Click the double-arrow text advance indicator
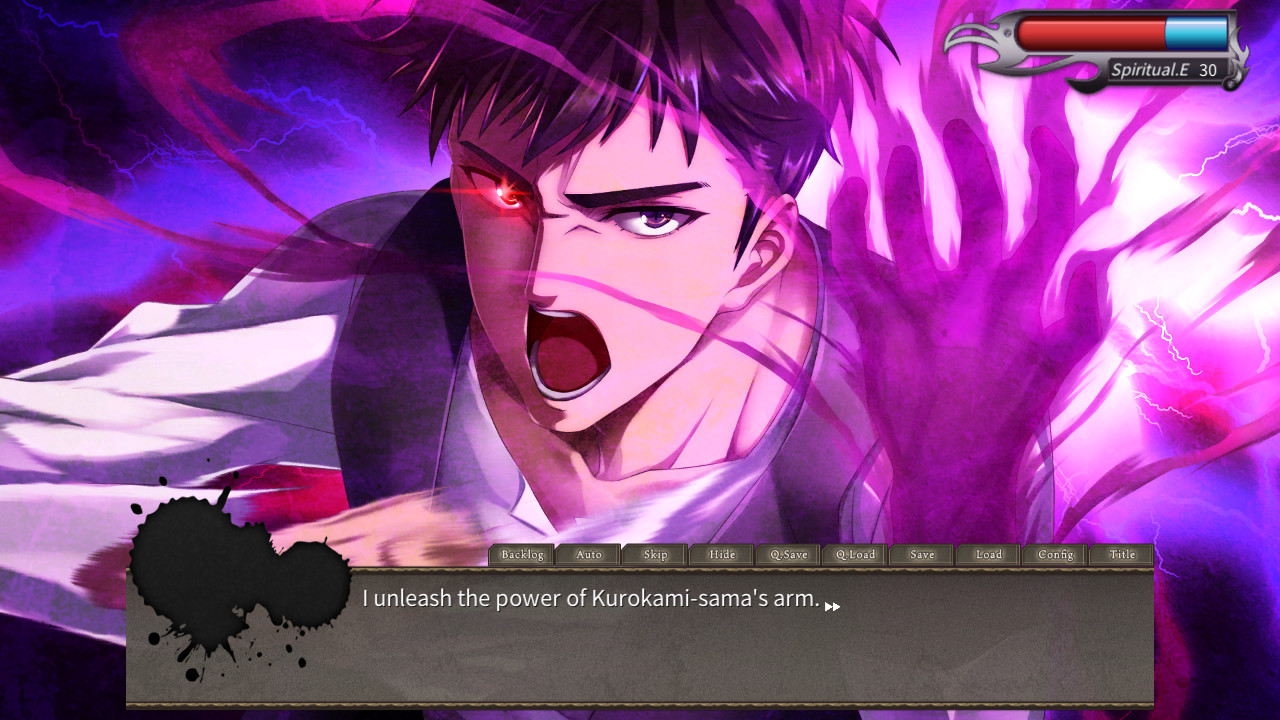The width and height of the screenshot is (1280, 720). click(837, 605)
